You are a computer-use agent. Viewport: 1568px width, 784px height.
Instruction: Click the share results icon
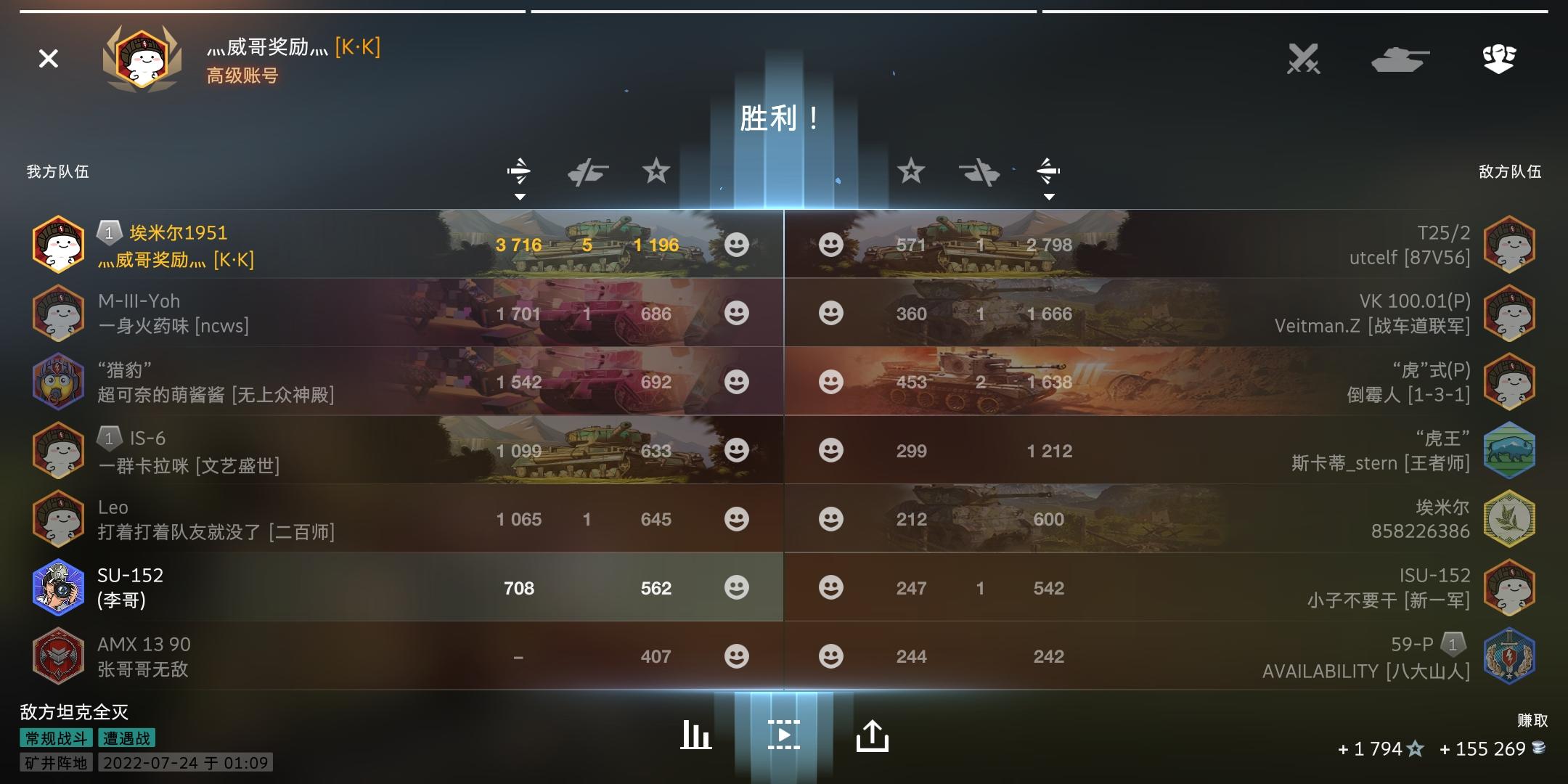point(873,735)
